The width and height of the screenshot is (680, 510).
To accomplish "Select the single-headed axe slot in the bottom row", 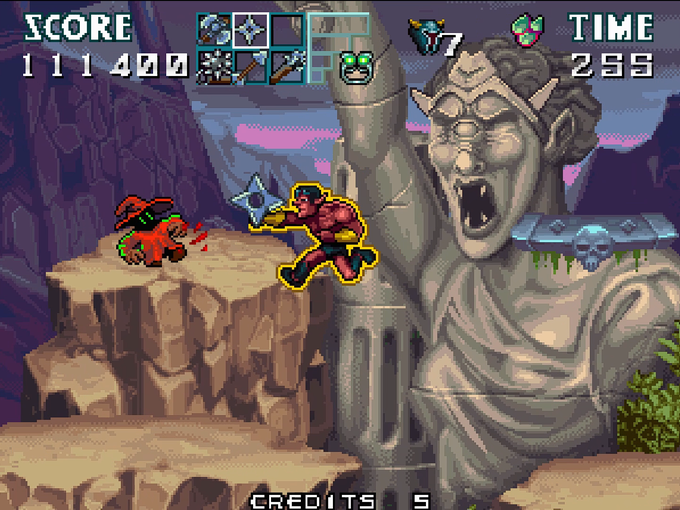I will pyautogui.click(x=250, y=67).
